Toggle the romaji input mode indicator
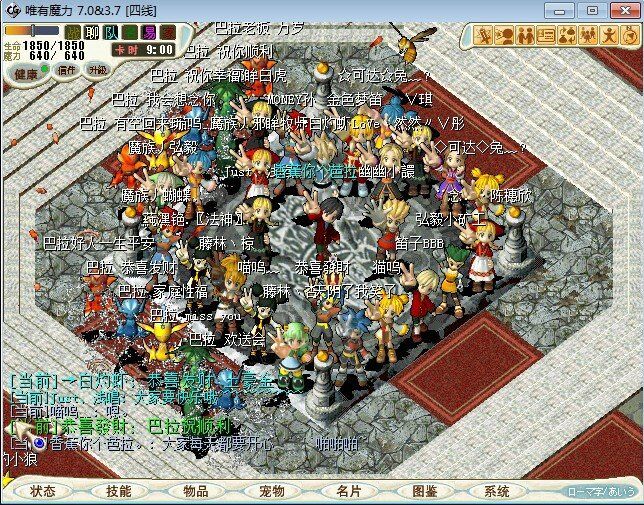 [599, 491]
